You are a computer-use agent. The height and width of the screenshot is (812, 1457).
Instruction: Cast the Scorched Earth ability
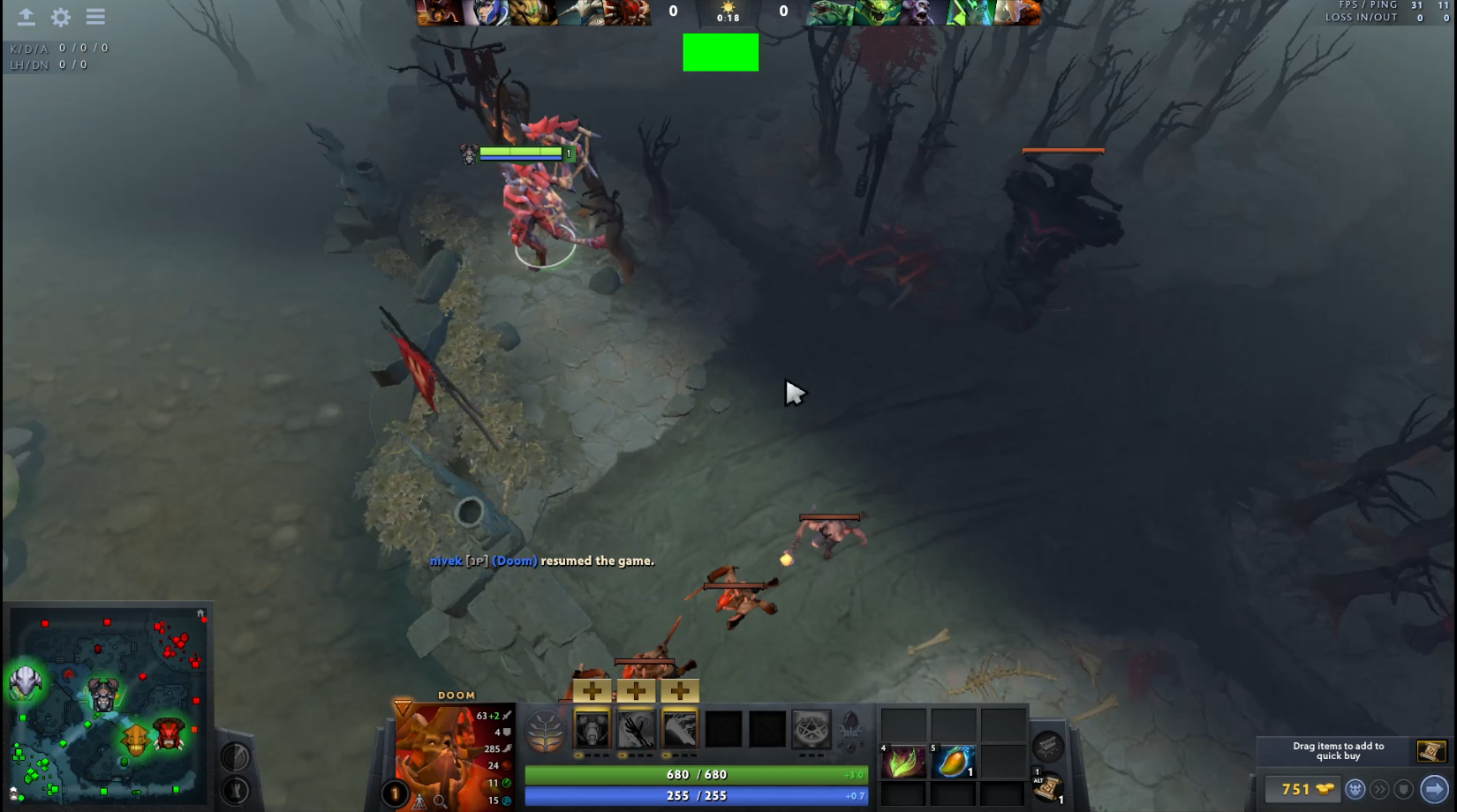(x=635, y=729)
